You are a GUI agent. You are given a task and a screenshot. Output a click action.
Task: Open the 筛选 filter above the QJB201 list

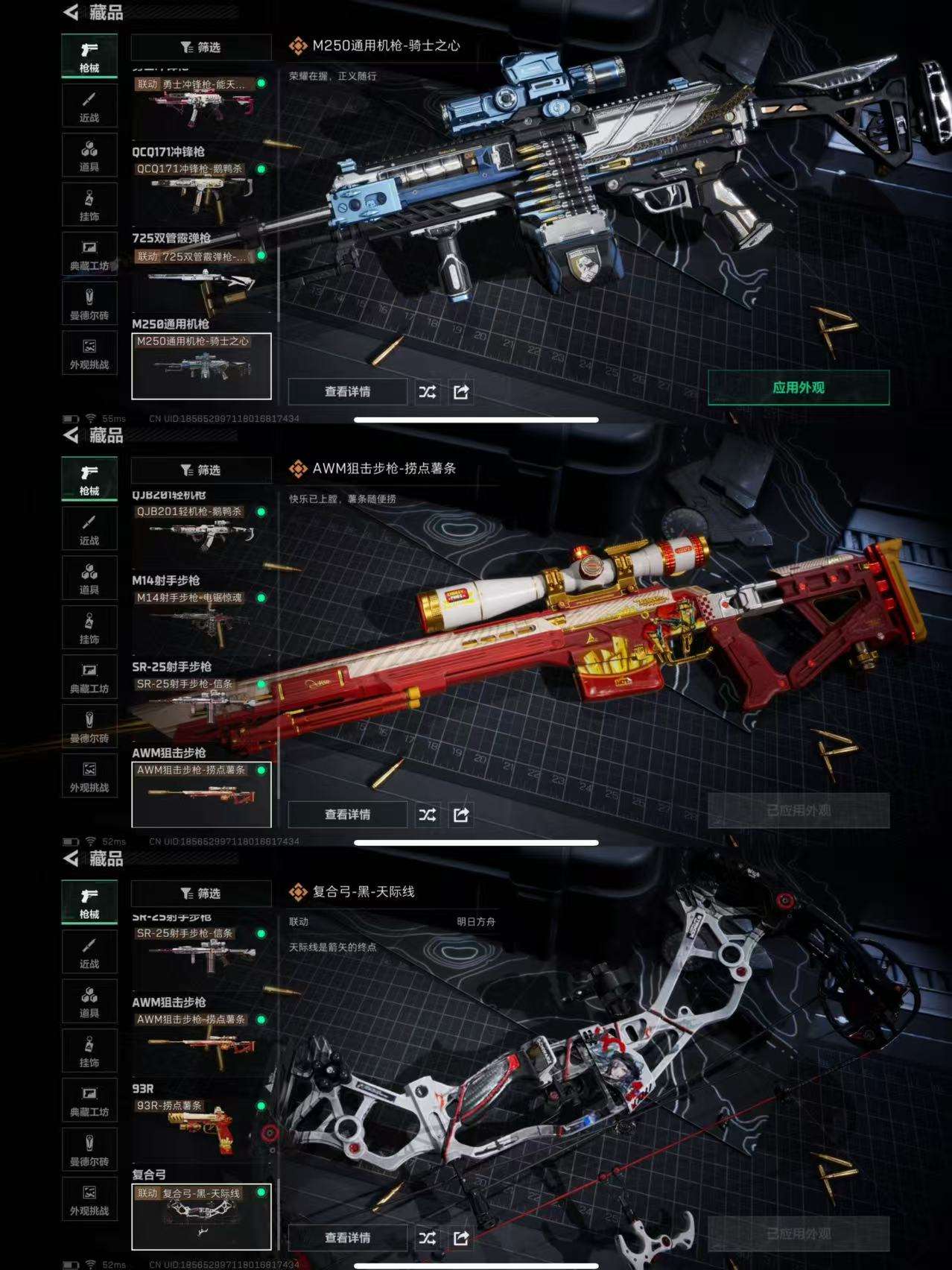coord(201,470)
